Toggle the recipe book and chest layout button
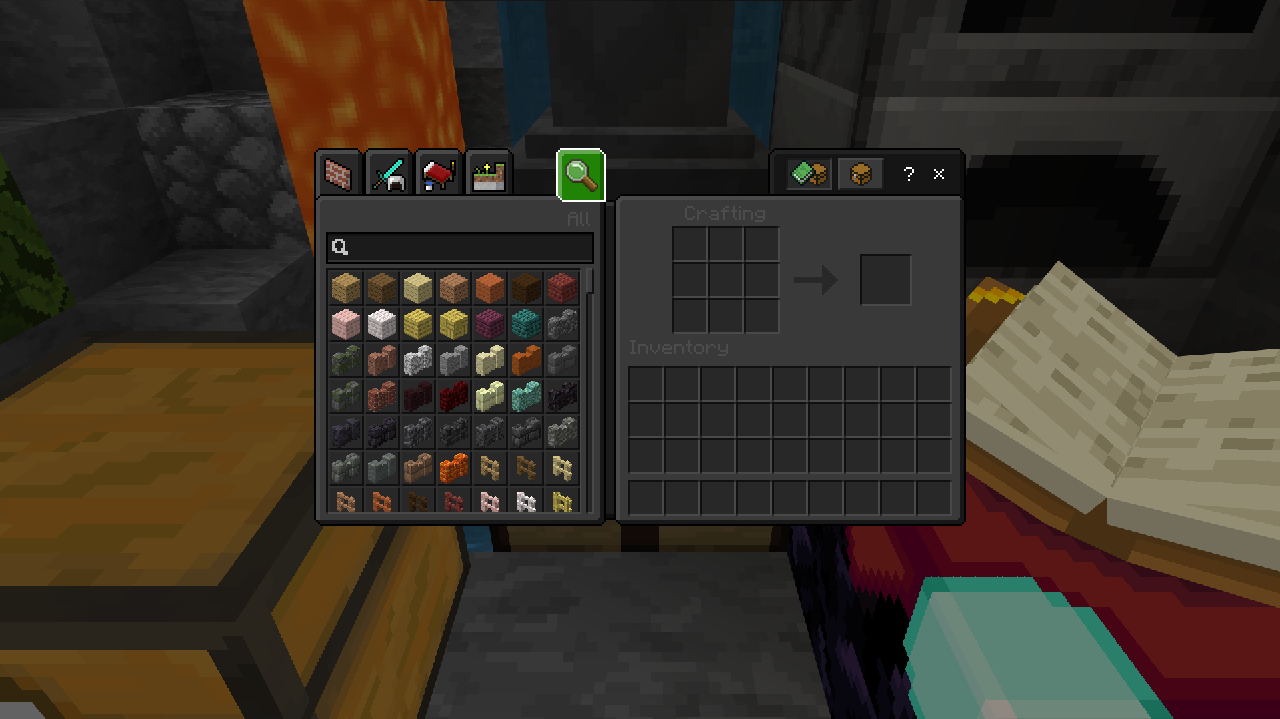This screenshot has height=719, width=1280. 809,174
